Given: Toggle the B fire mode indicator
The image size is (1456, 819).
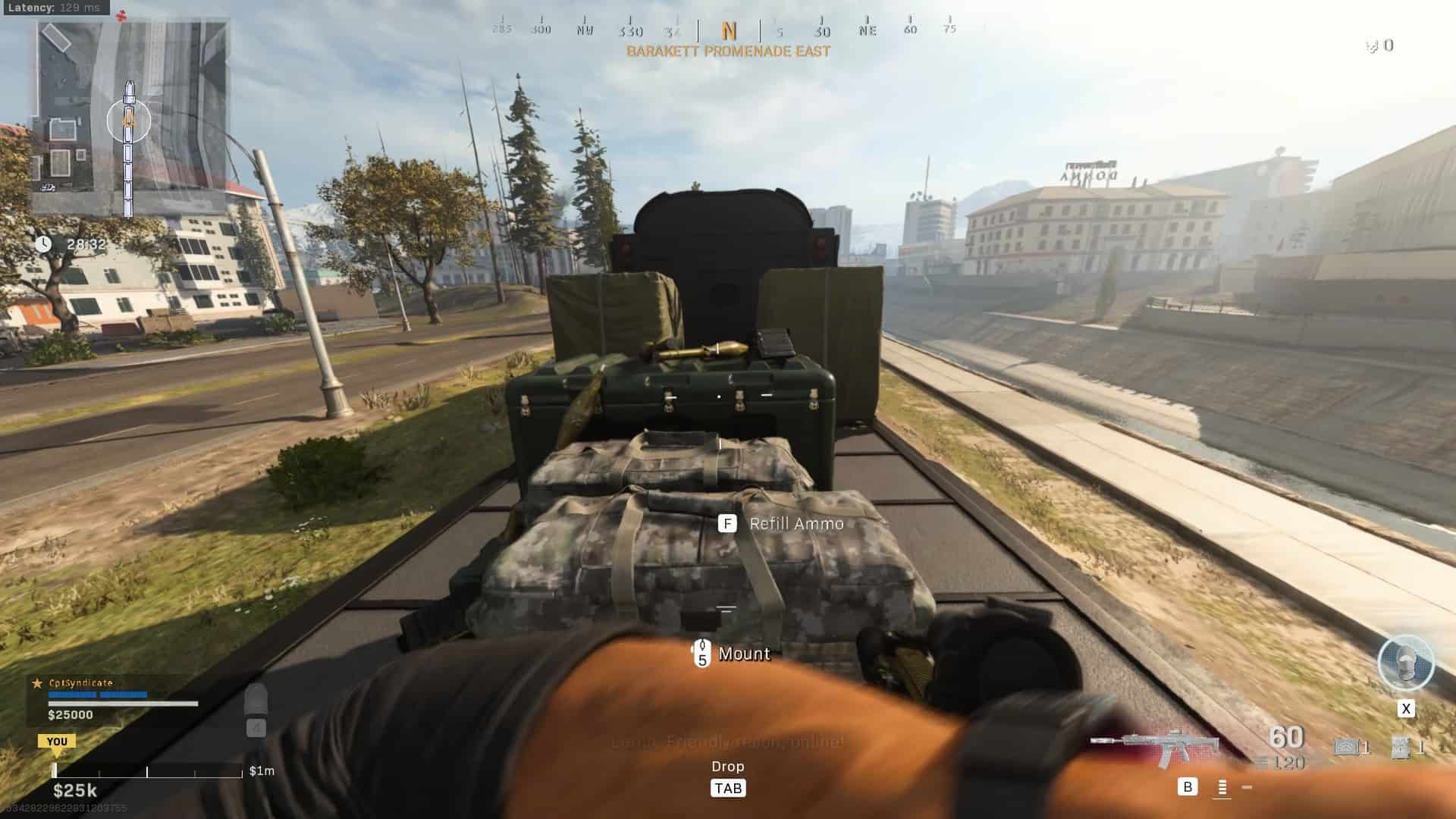Looking at the screenshot, I should click(x=1186, y=788).
